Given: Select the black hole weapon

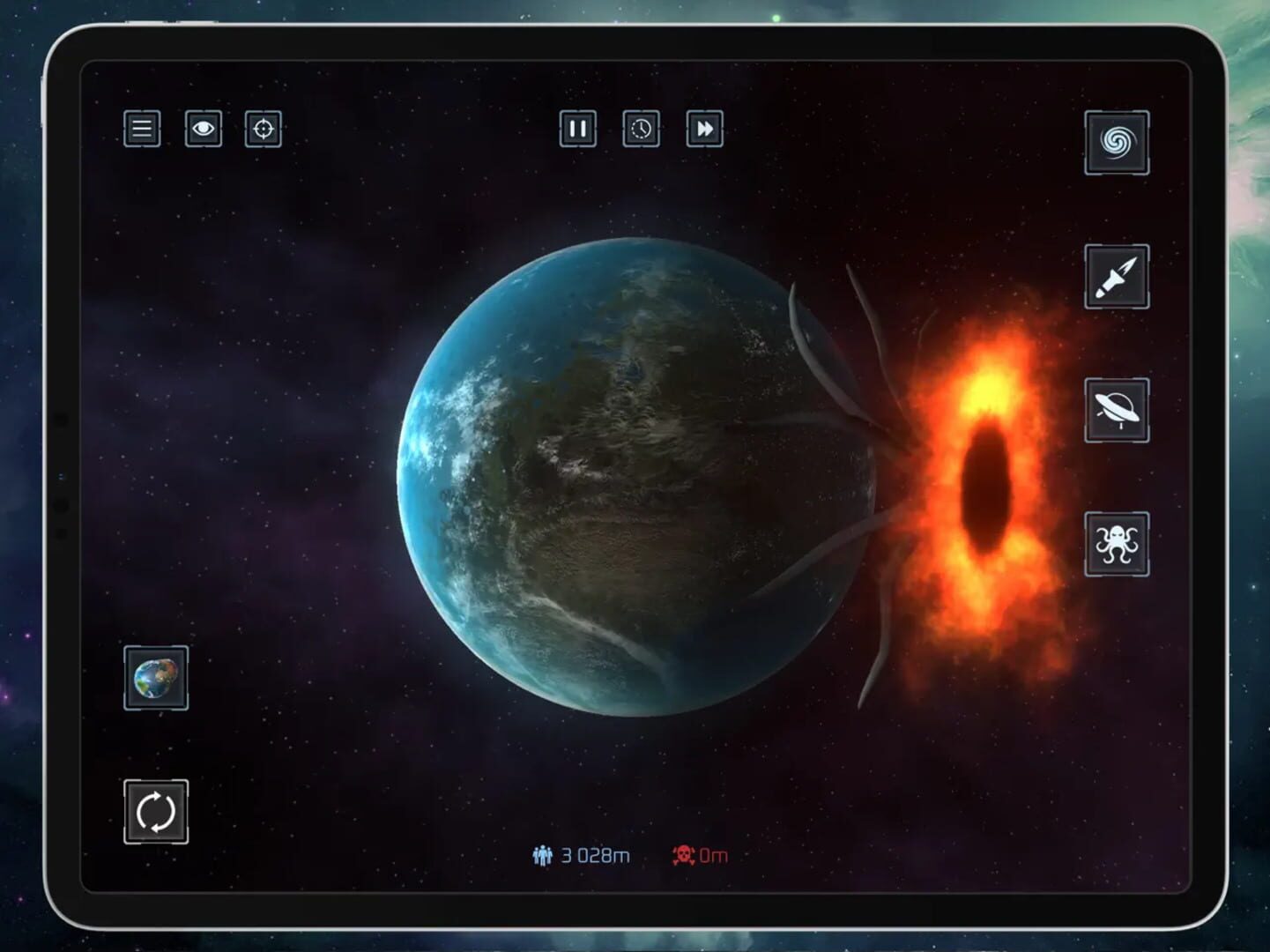Looking at the screenshot, I should [x=1116, y=143].
